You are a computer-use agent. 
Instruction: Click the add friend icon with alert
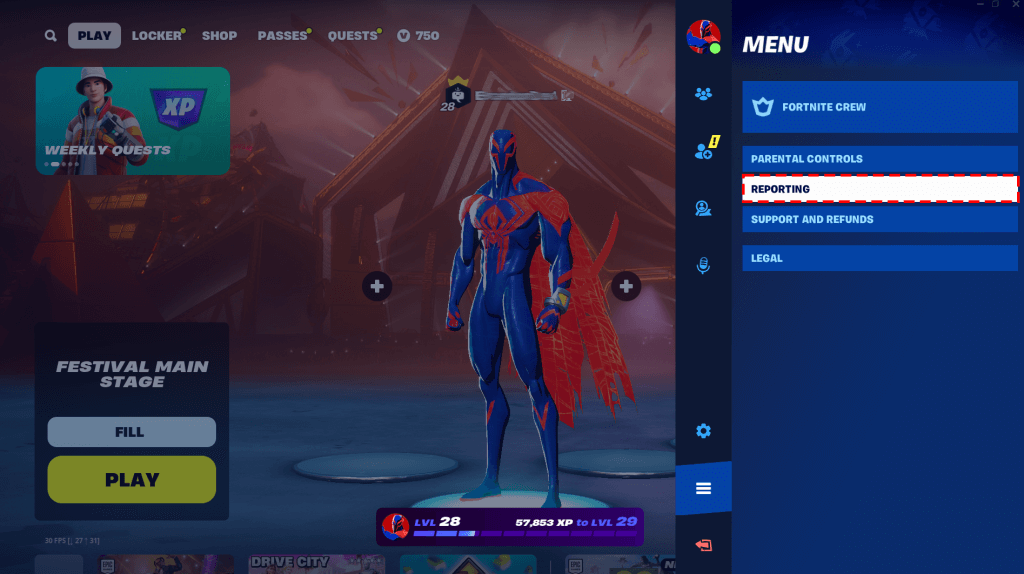pos(703,152)
